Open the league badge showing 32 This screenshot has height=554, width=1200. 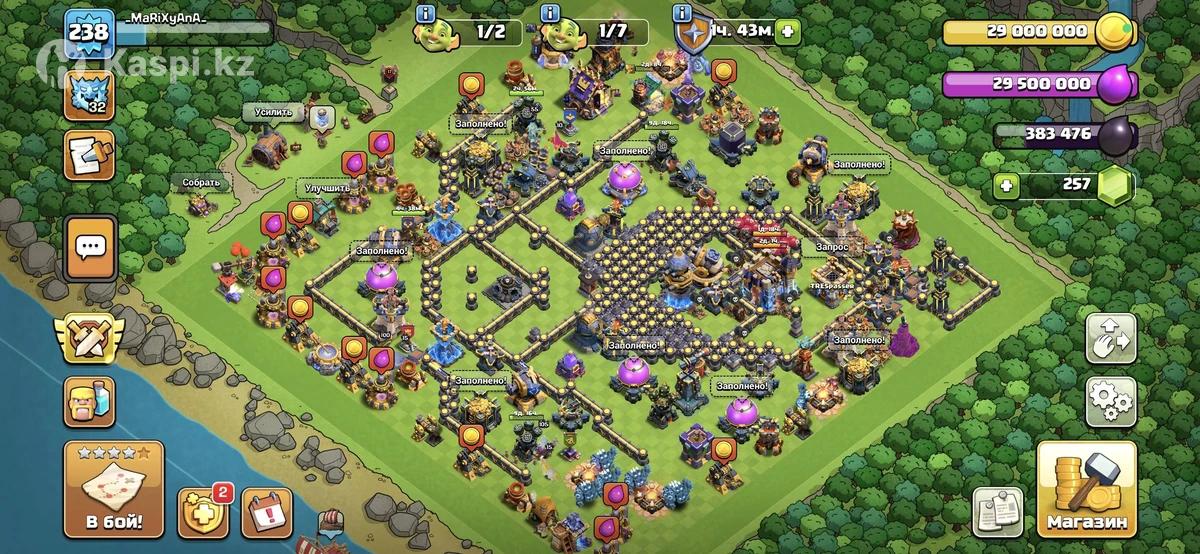pyautogui.click(x=90, y=93)
